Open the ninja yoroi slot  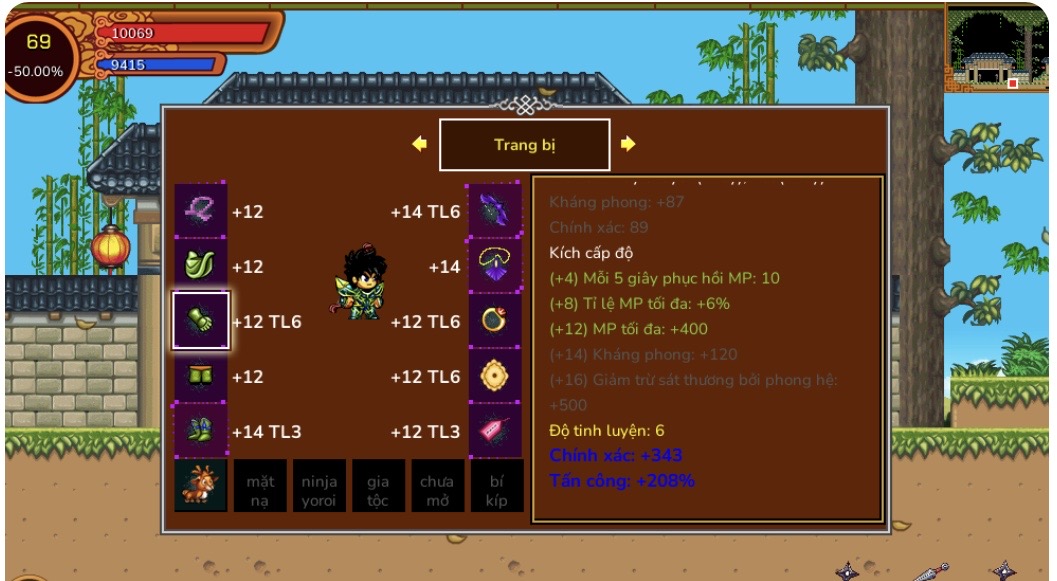(x=319, y=486)
